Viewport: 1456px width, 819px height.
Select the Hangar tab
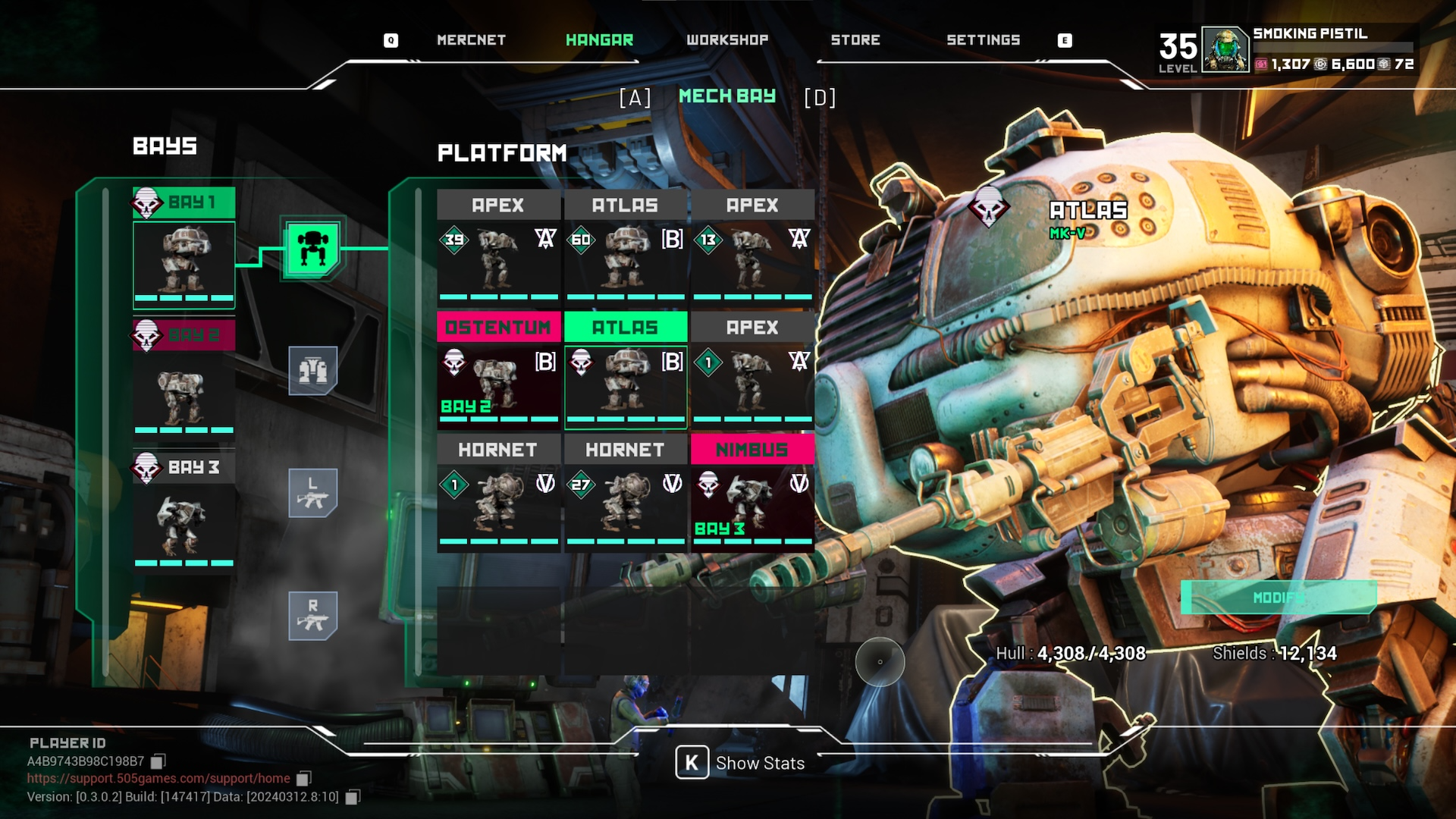tap(599, 40)
